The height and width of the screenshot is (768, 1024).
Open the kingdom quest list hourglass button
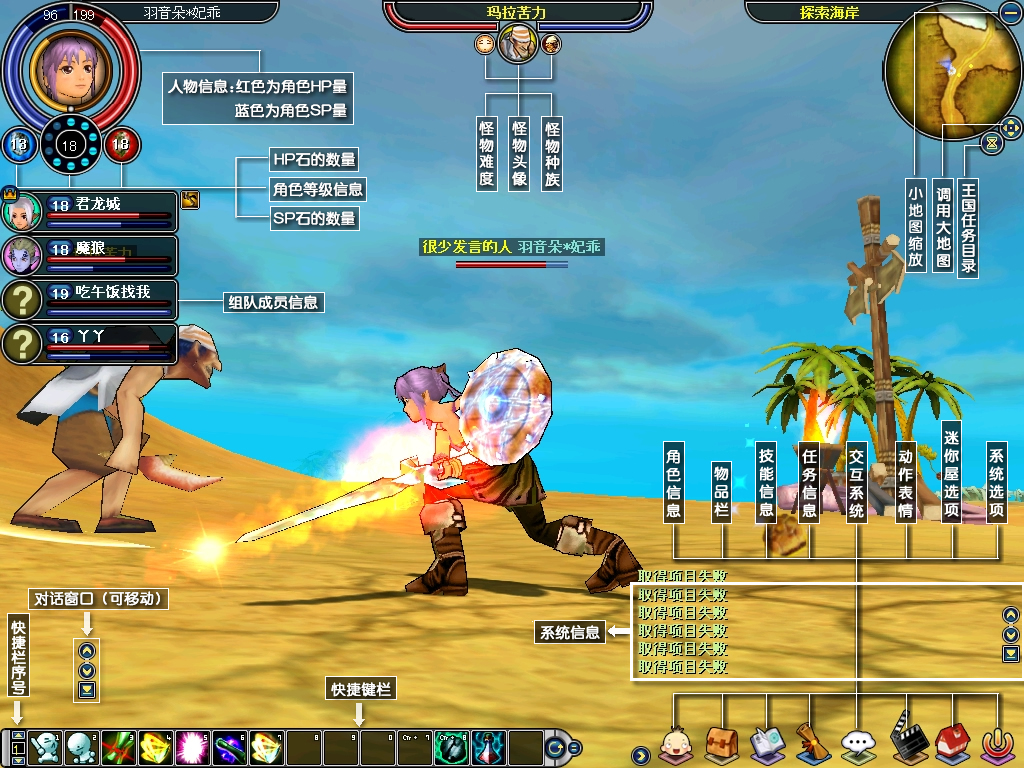tap(991, 143)
